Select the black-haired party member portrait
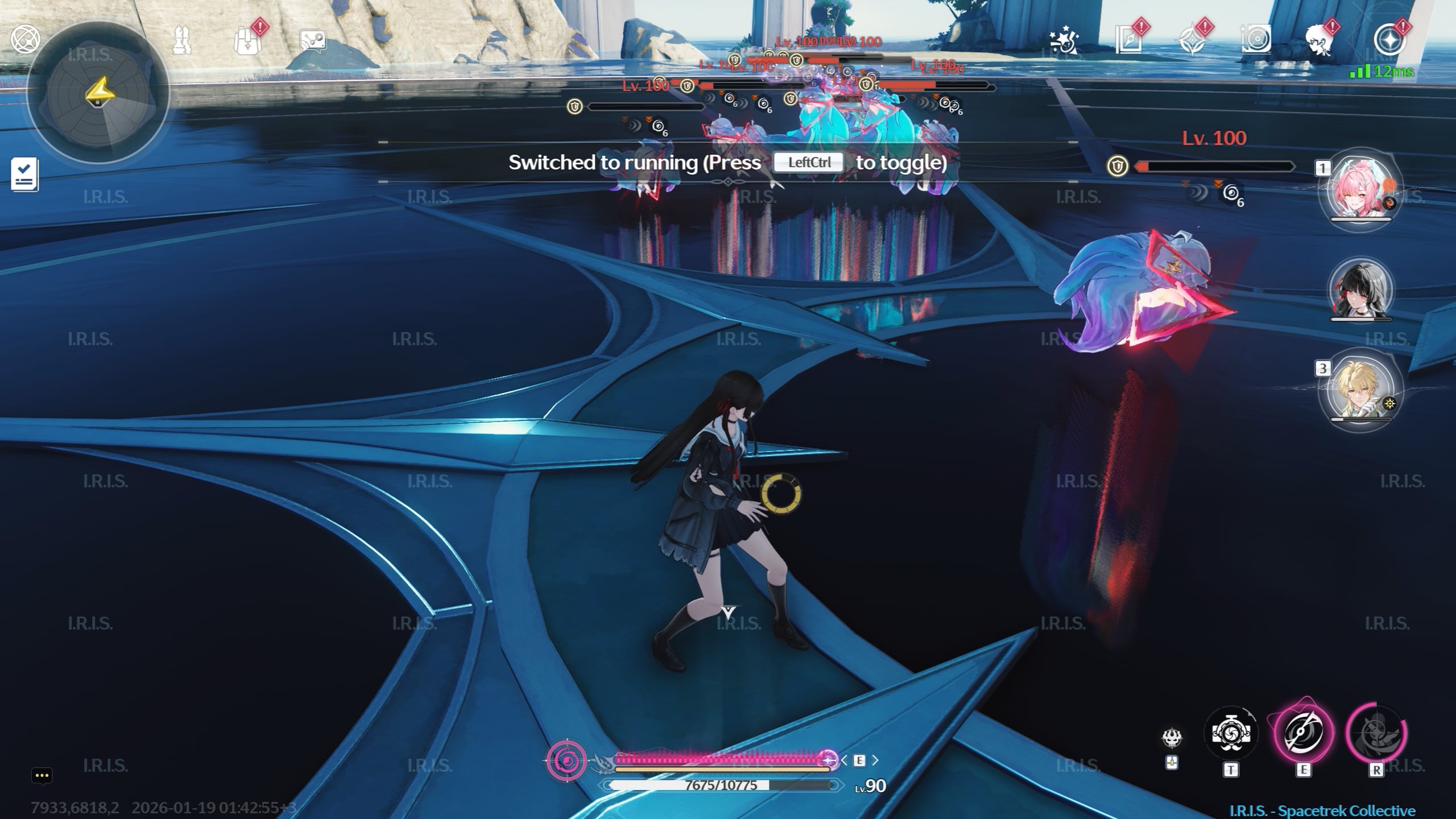Viewport: 1456px width, 819px height. 1360,290
